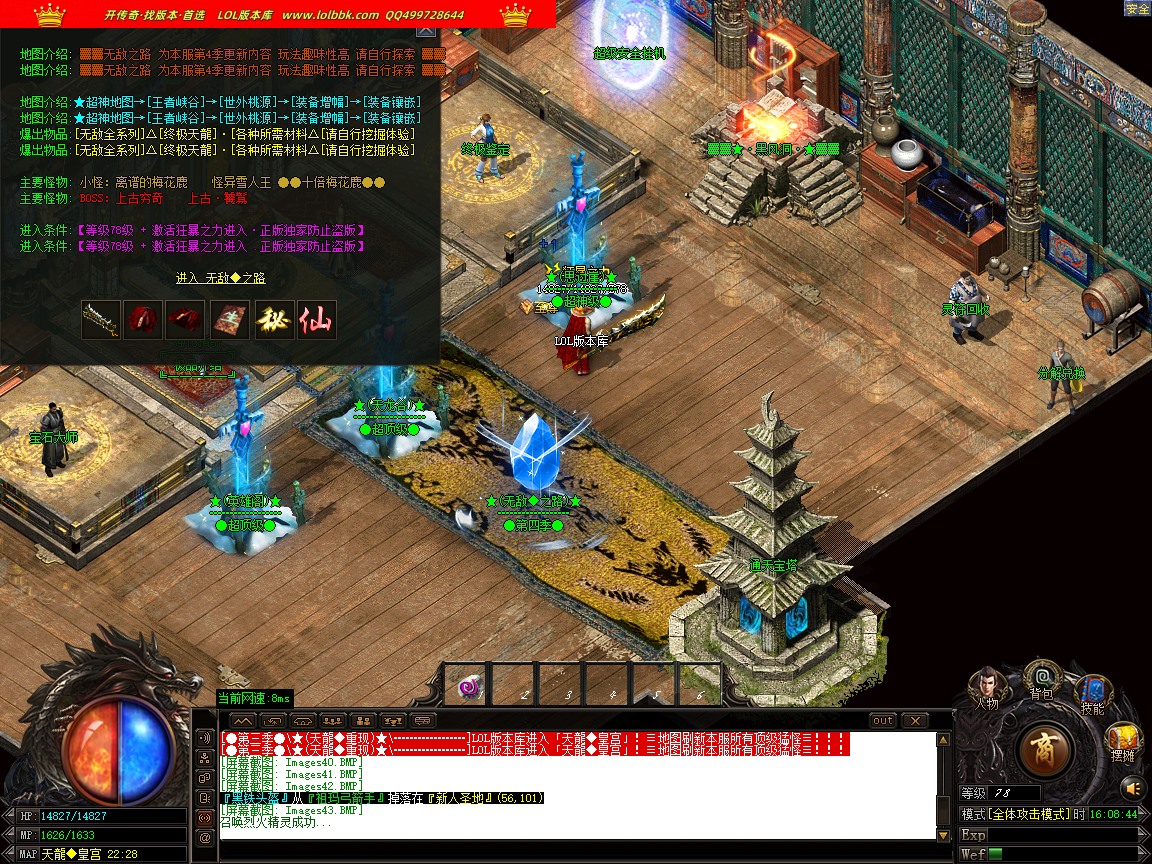Choose the golden 秘 item icon
Screen dimensions: 1152x864
click(273, 320)
